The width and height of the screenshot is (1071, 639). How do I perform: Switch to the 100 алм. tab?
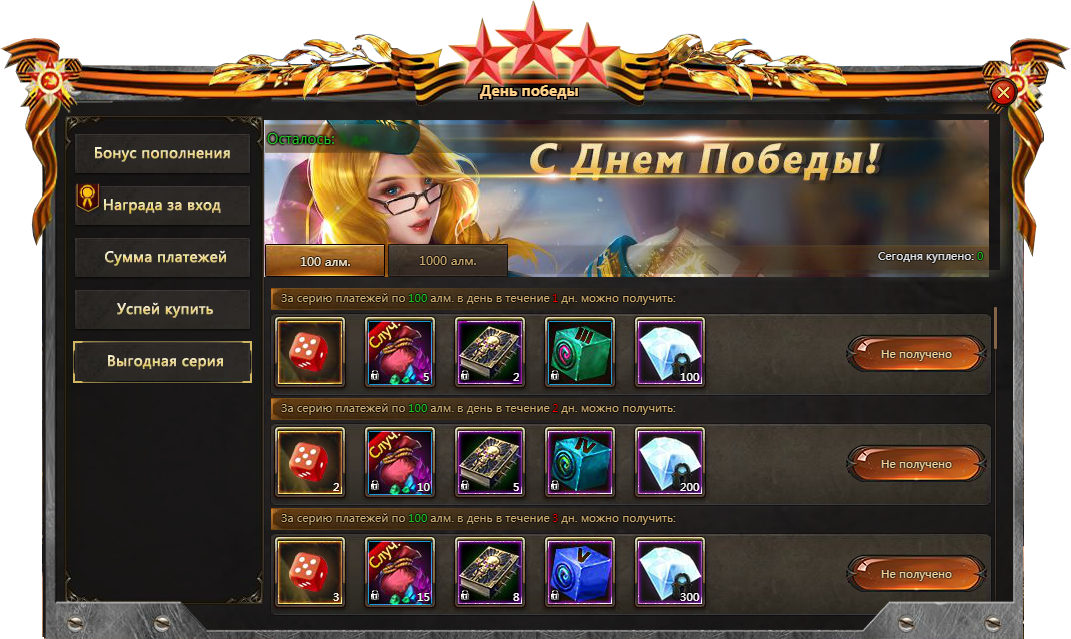(x=324, y=261)
